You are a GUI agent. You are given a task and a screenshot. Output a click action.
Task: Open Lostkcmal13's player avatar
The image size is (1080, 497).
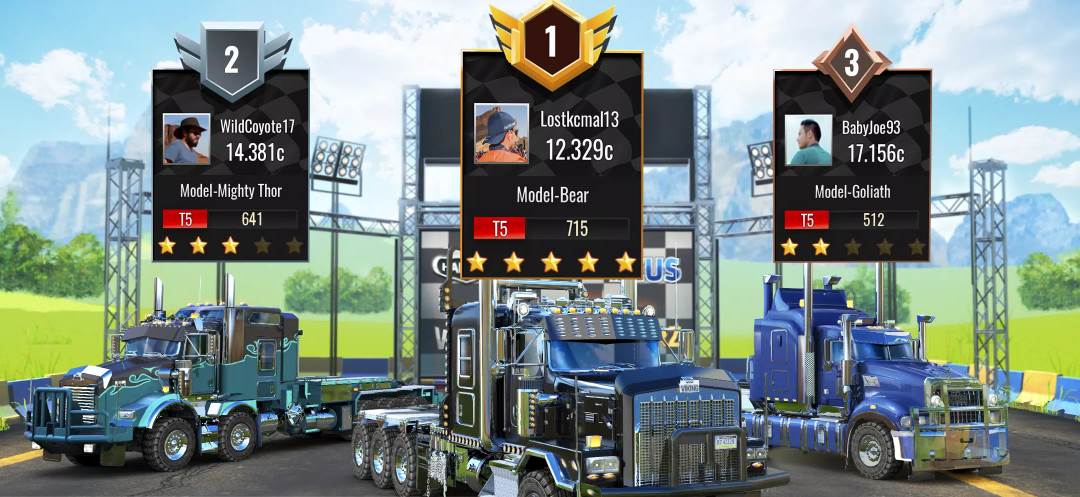click(x=501, y=133)
